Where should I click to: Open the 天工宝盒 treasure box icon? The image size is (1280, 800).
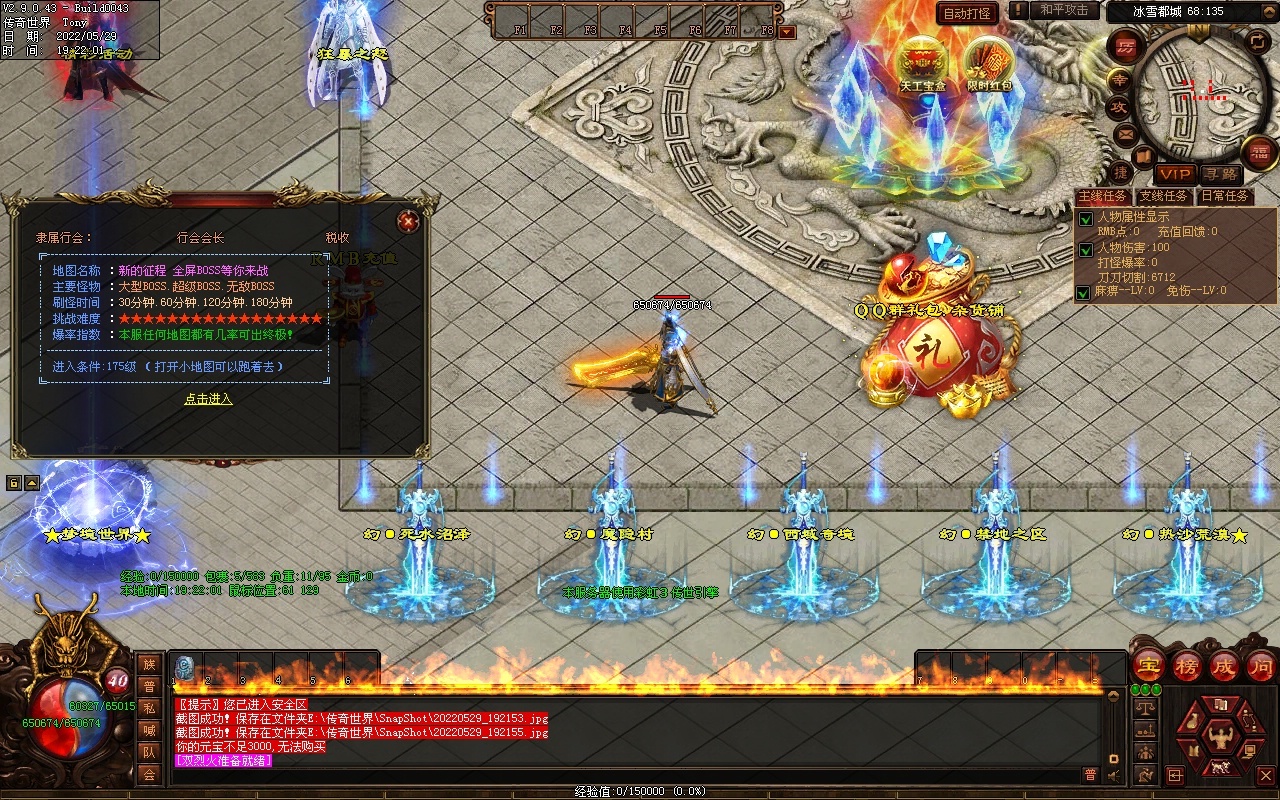(x=921, y=64)
